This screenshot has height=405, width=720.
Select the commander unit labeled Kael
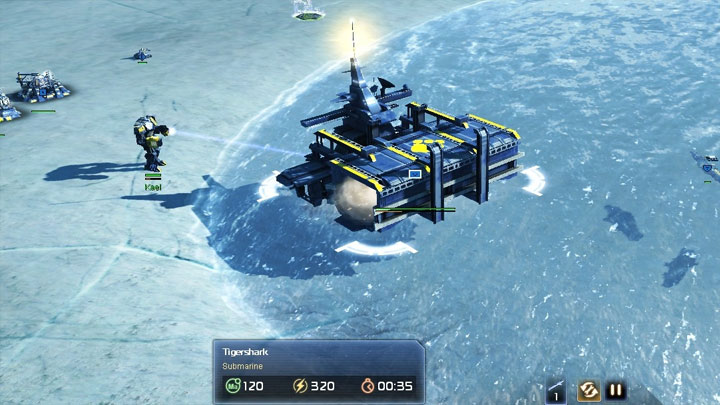click(x=151, y=143)
